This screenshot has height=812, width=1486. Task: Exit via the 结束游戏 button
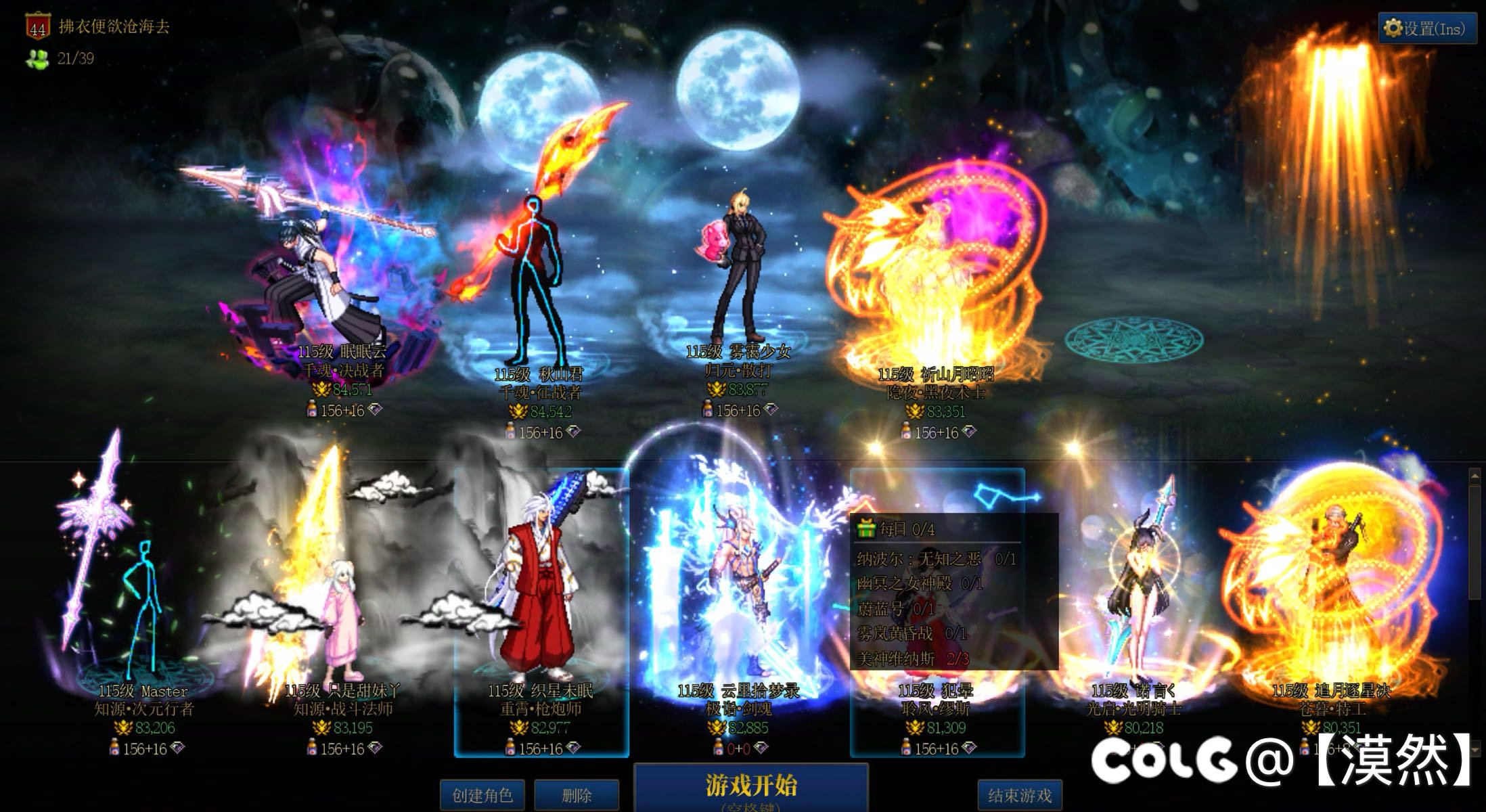point(1019,795)
